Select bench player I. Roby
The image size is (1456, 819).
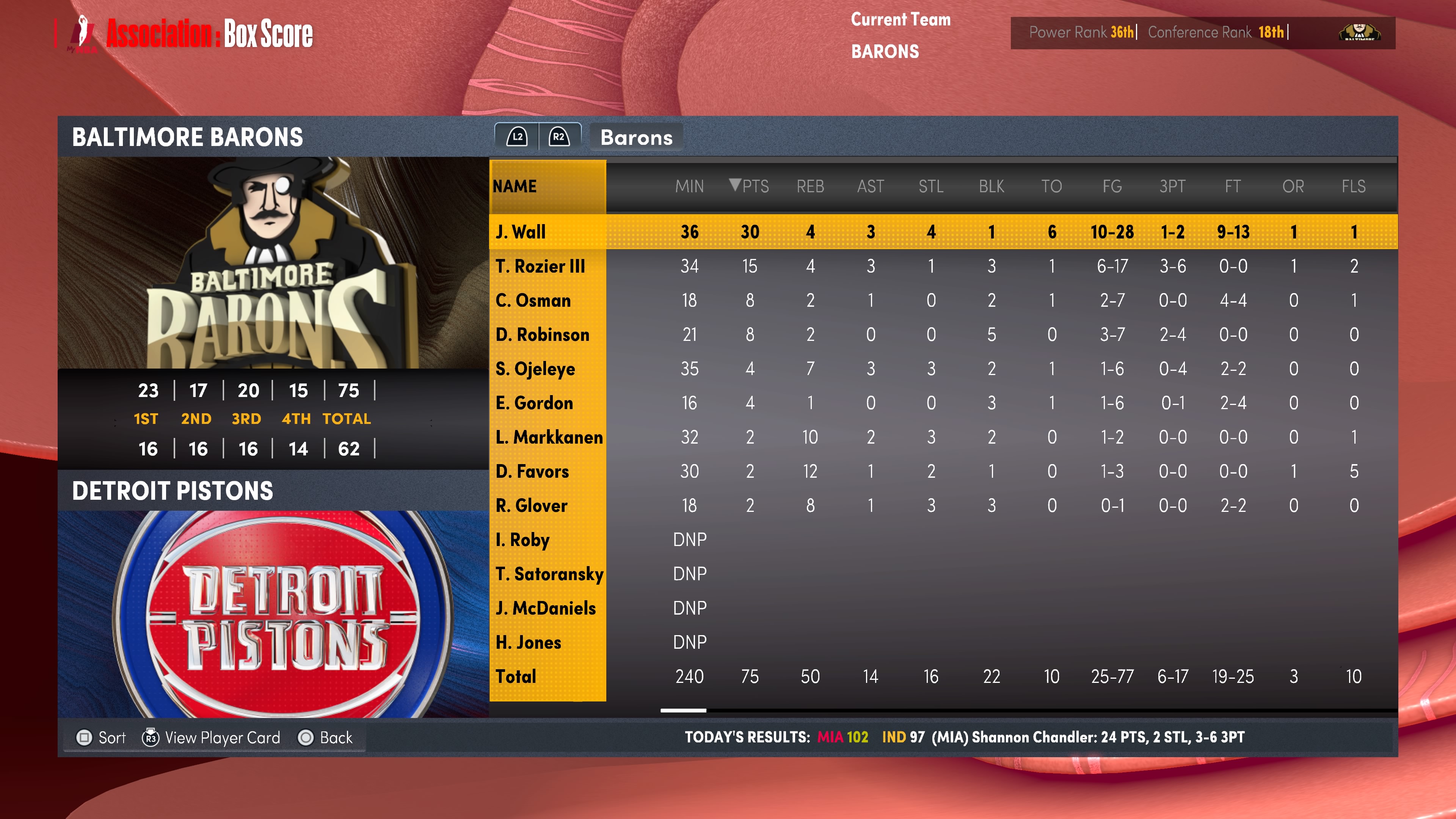click(522, 540)
